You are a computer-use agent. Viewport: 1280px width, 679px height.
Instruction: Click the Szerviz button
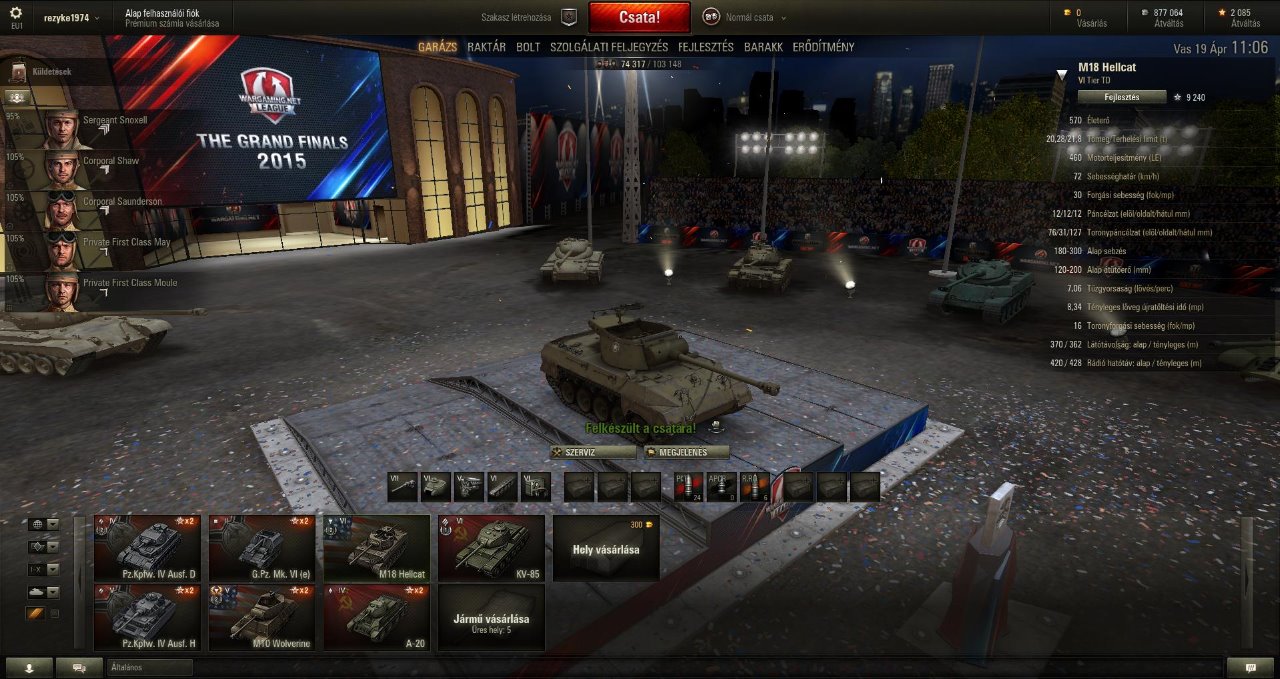pos(592,452)
